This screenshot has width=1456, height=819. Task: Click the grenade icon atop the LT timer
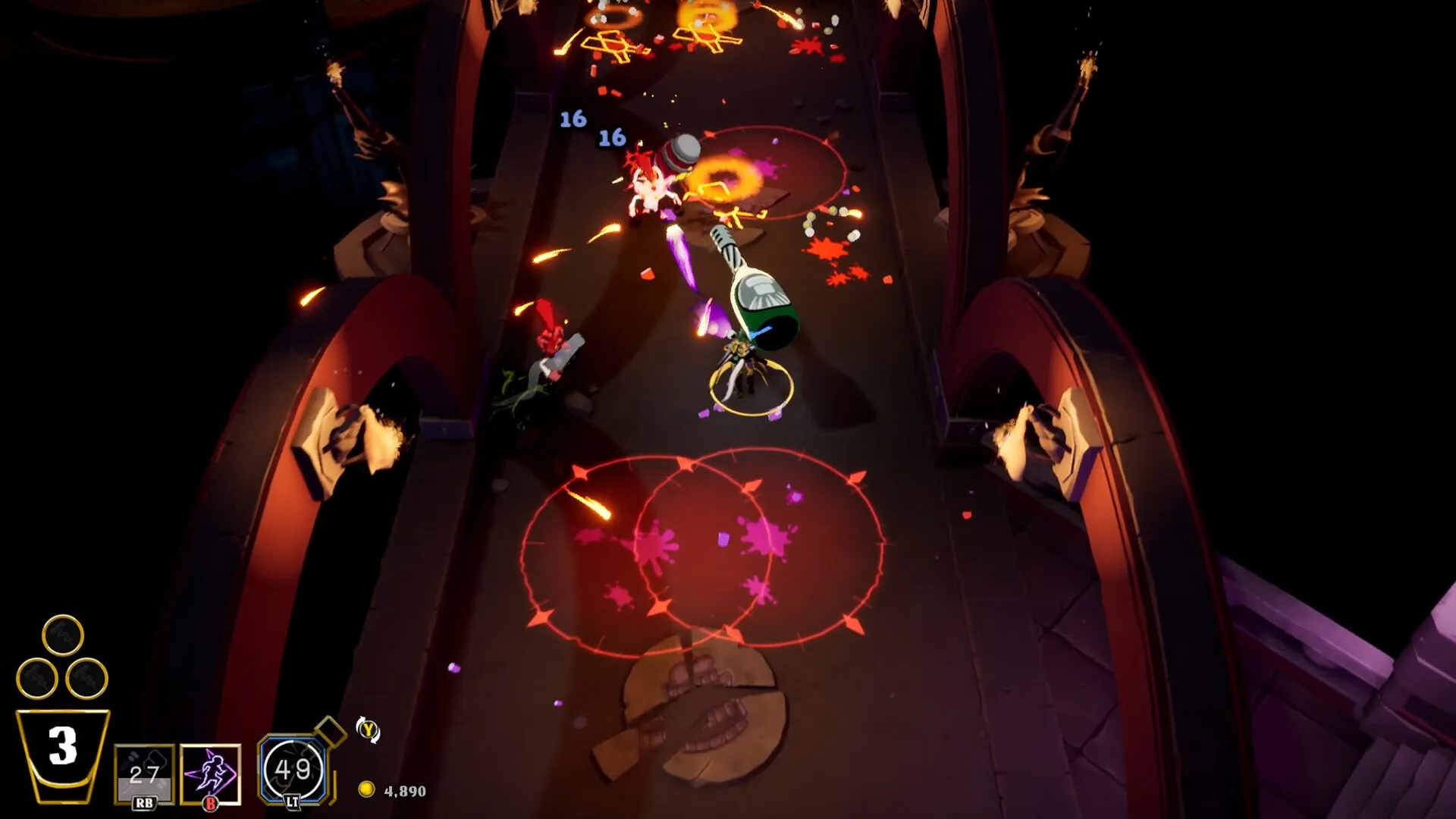coord(330,733)
